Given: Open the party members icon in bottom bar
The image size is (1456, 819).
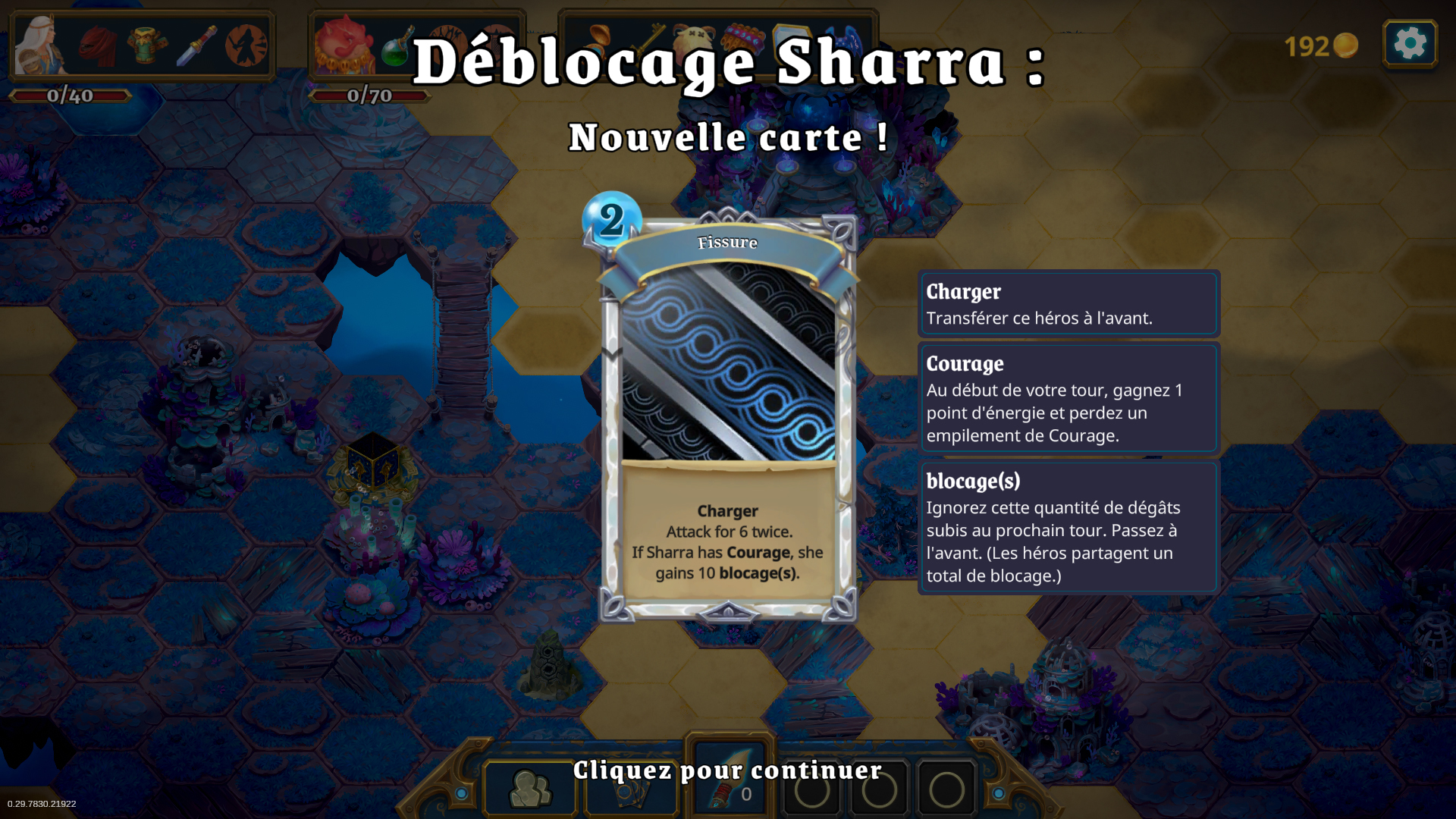Looking at the screenshot, I should 531,789.
